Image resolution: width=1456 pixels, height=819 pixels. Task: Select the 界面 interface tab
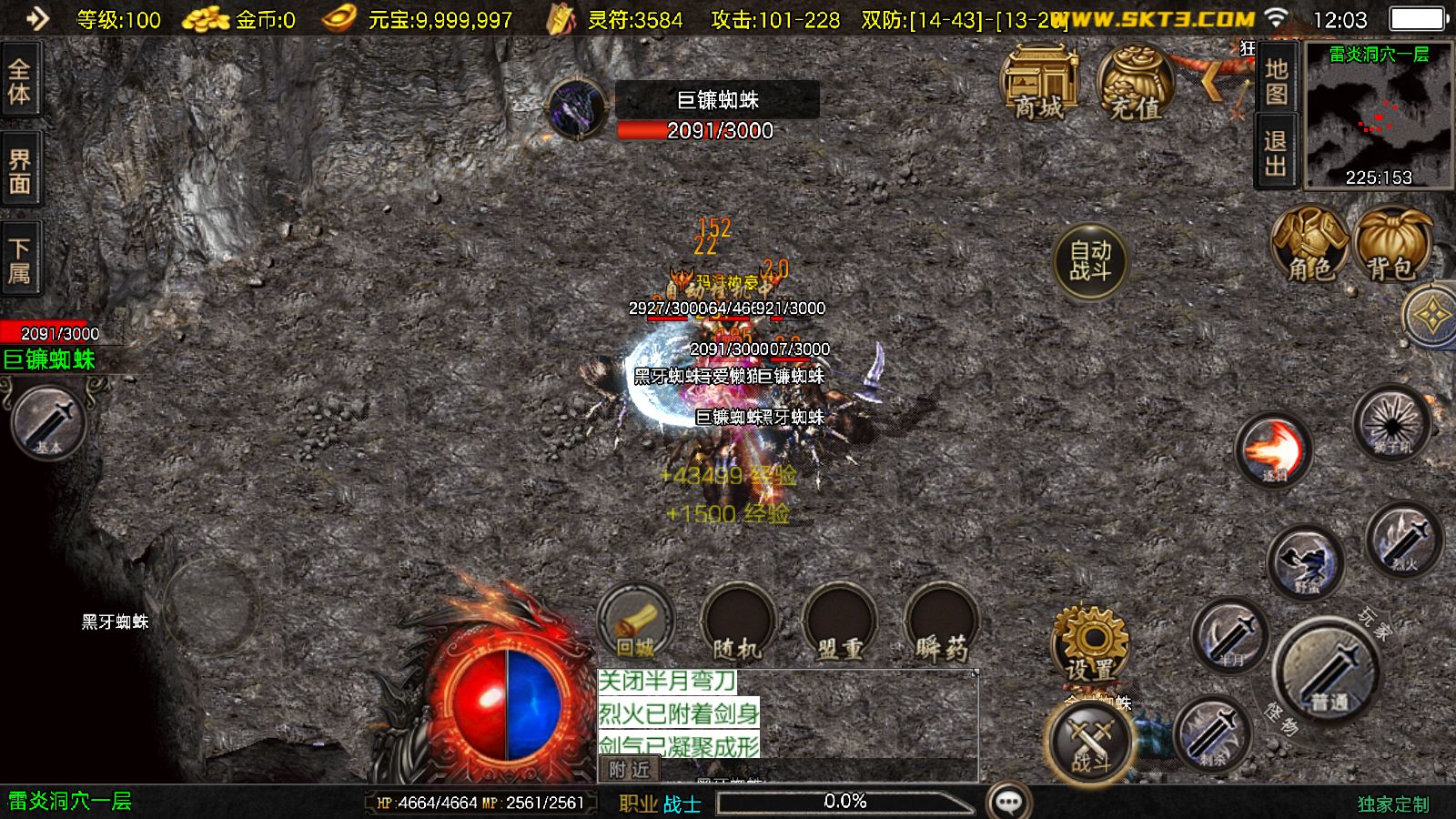[x=19, y=171]
